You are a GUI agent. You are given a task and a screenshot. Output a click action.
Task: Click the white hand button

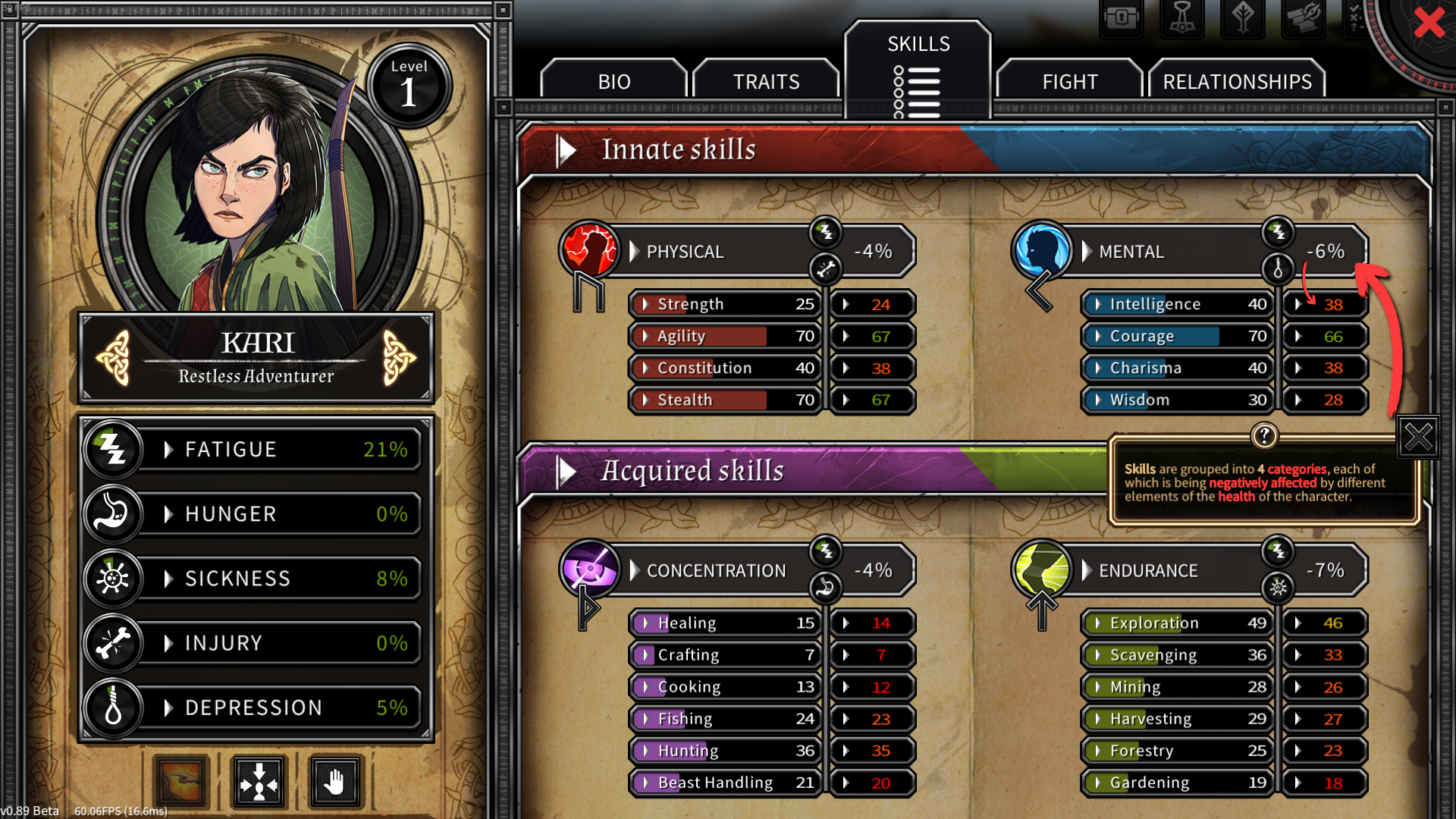(x=335, y=781)
